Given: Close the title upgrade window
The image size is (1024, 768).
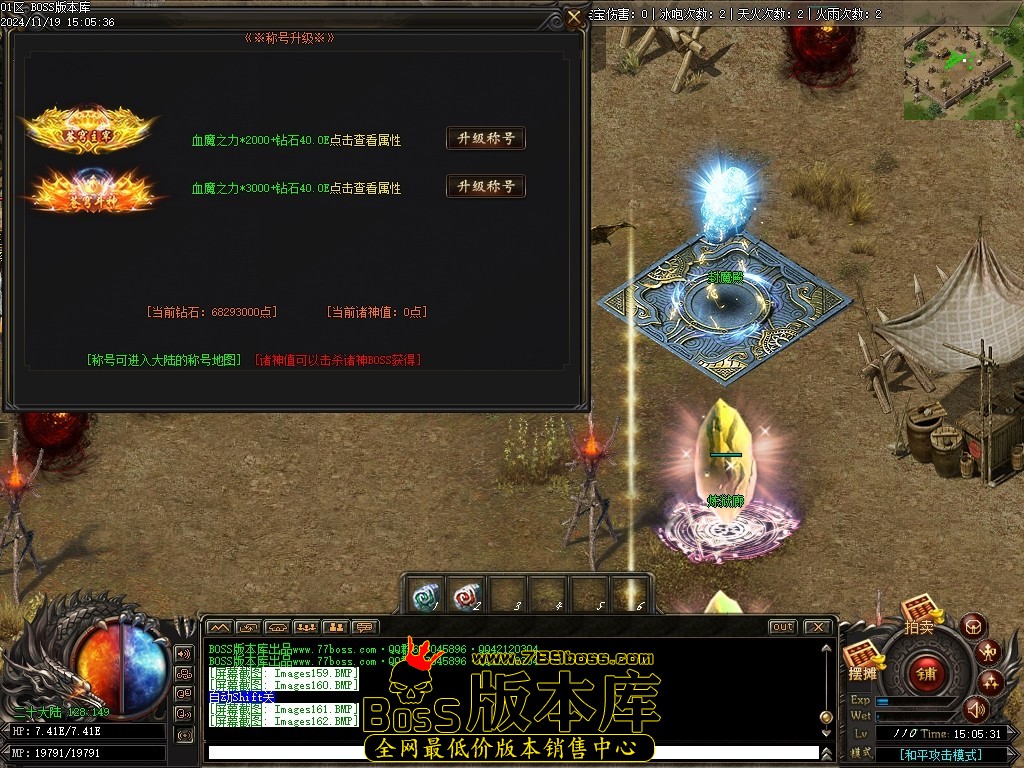Looking at the screenshot, I should coord(574,18).
